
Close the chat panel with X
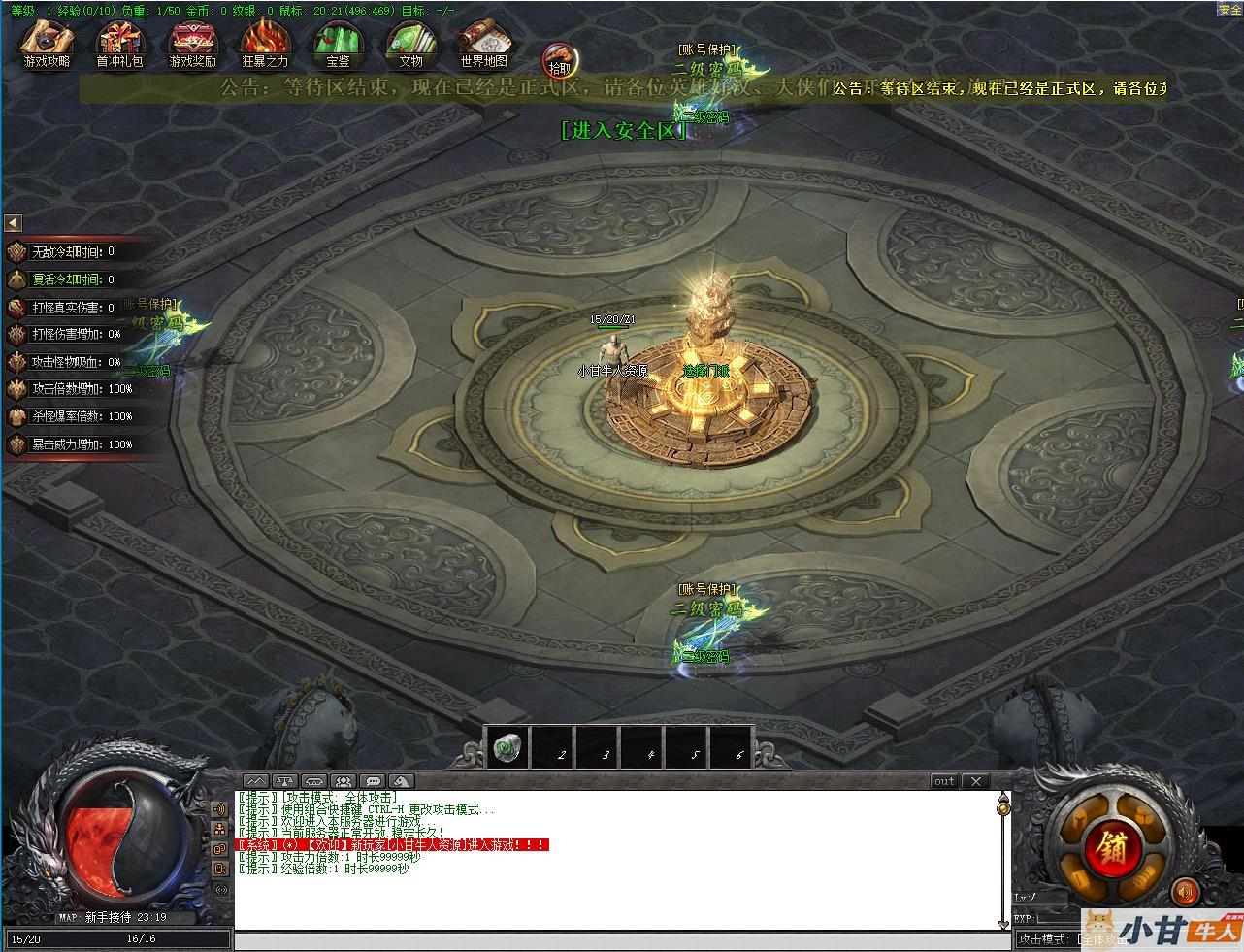pos(975,781)
